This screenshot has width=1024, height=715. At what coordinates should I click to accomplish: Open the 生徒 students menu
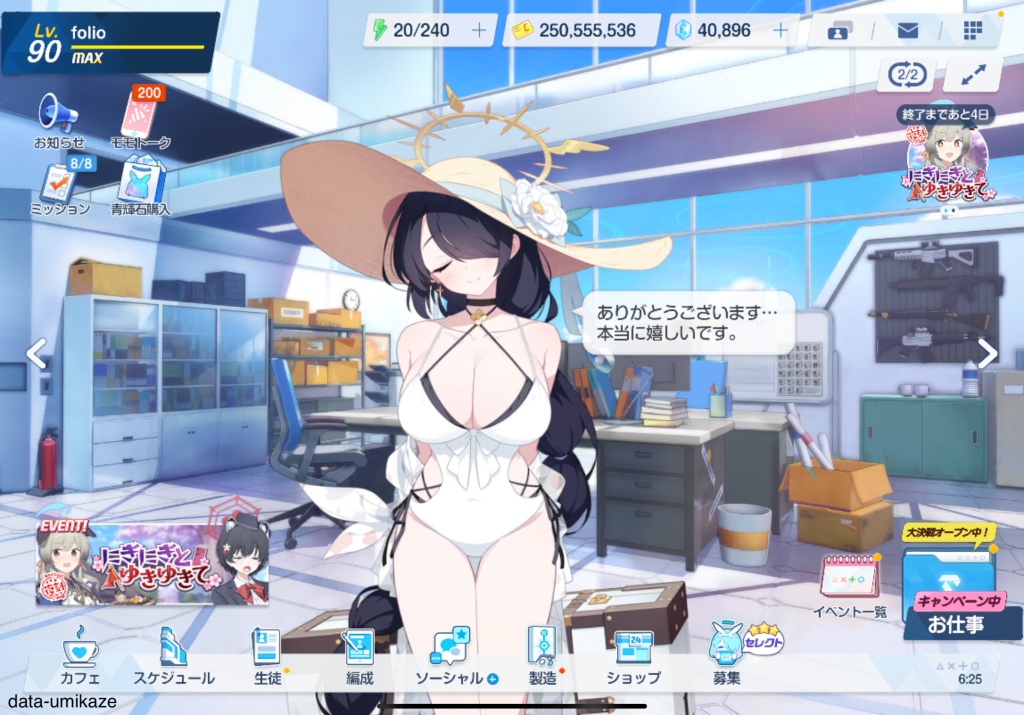tap(266, 655)
